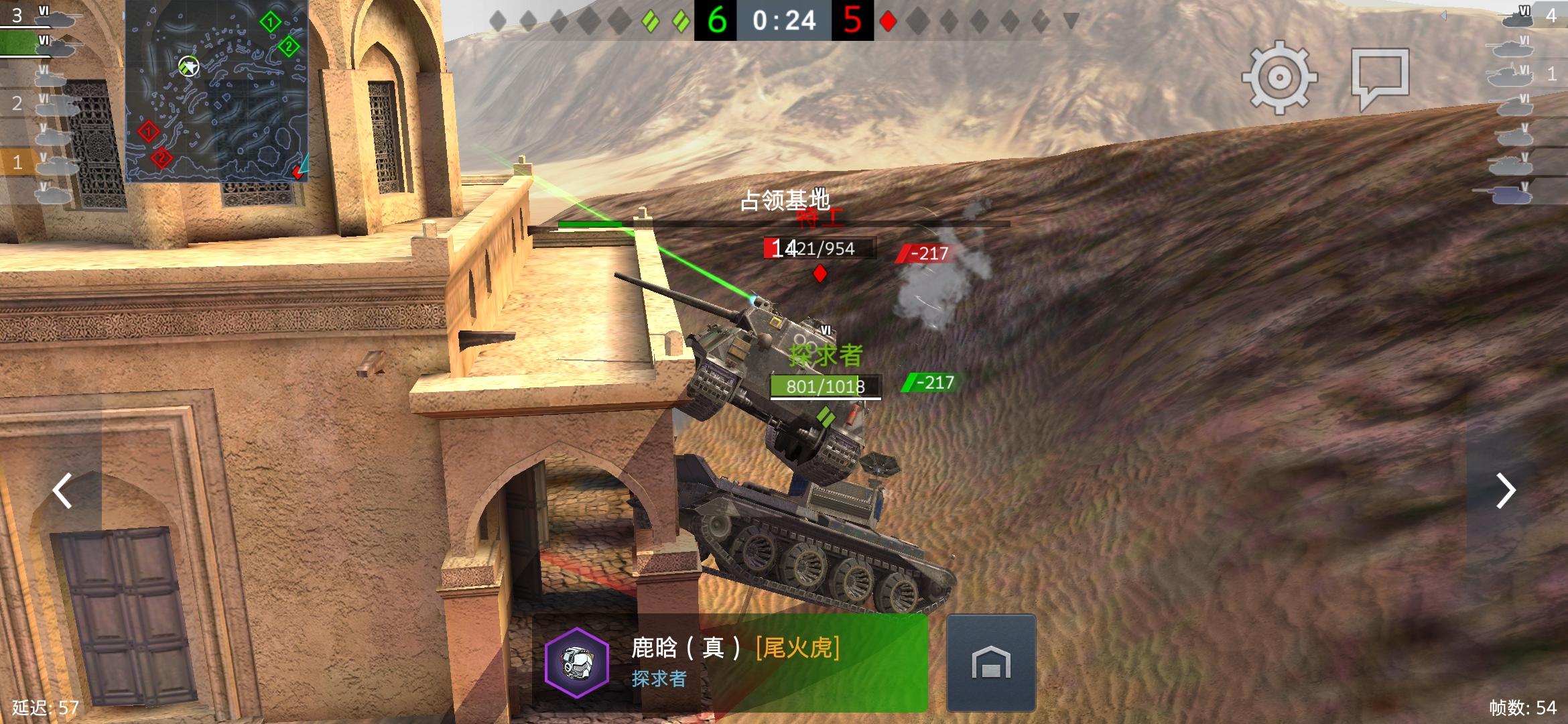This screenshot has width=1568, height=724.
Task: Click the battle timer showing 0:24
Action: click(x=784, y=20)
